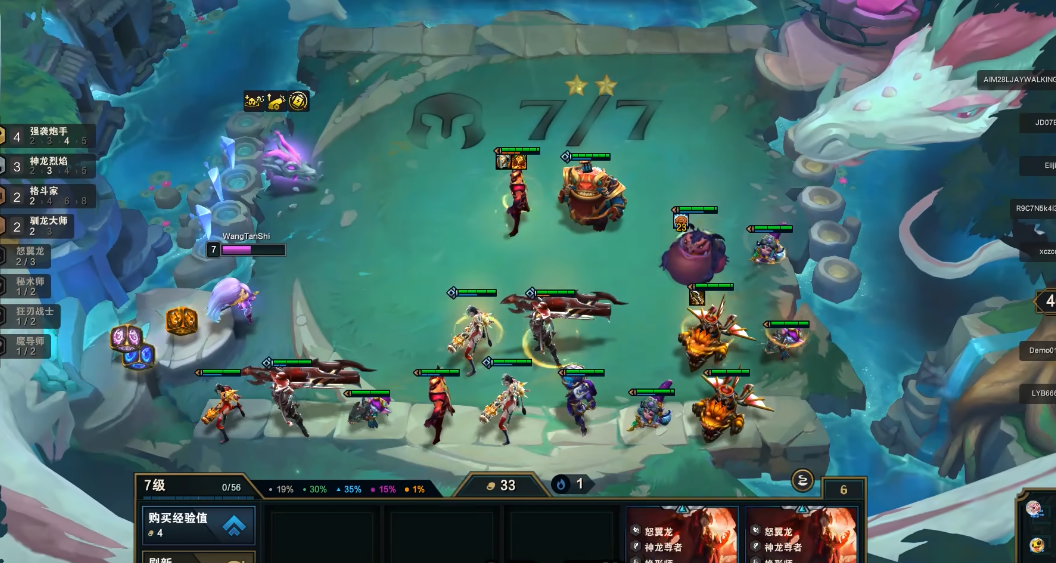Select the 神龙烈焰 trait row

coord(48,166)
